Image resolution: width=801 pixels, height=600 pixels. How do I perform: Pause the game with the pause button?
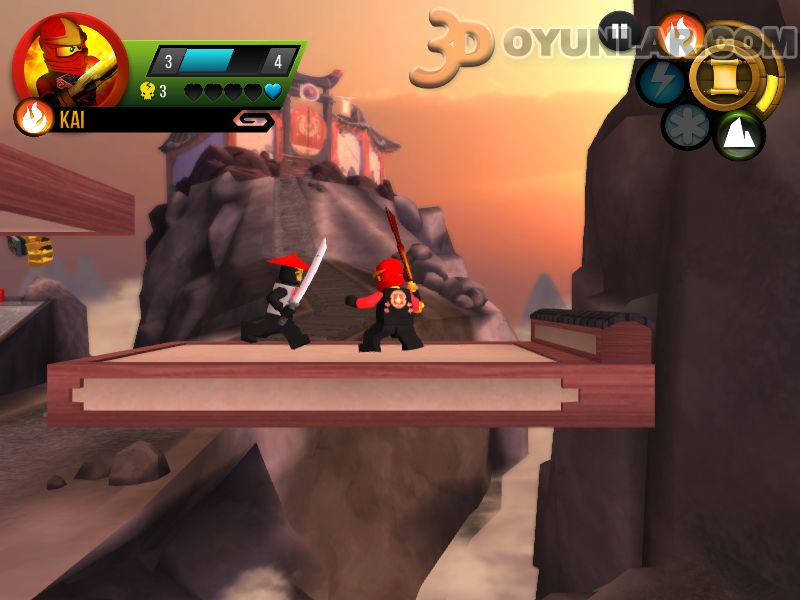click(618, 30)
